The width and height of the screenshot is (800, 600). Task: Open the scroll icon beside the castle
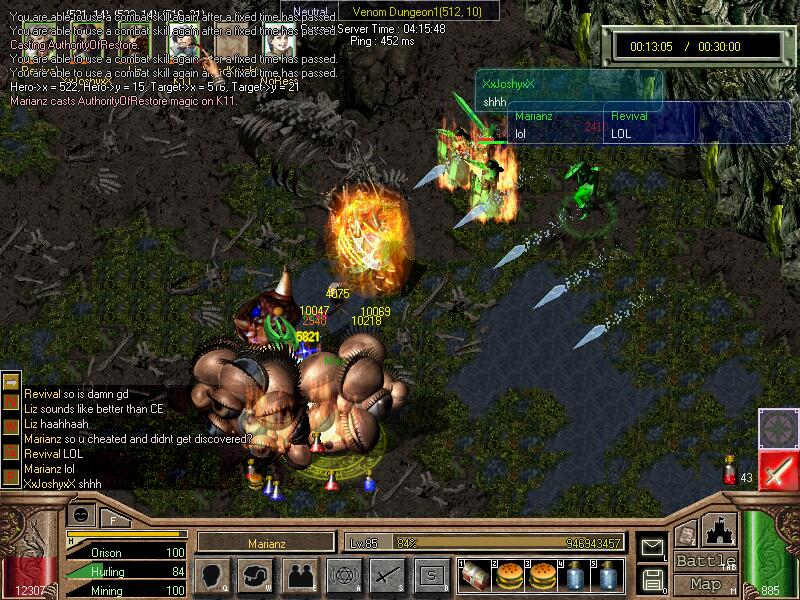(x=686, y=535)
